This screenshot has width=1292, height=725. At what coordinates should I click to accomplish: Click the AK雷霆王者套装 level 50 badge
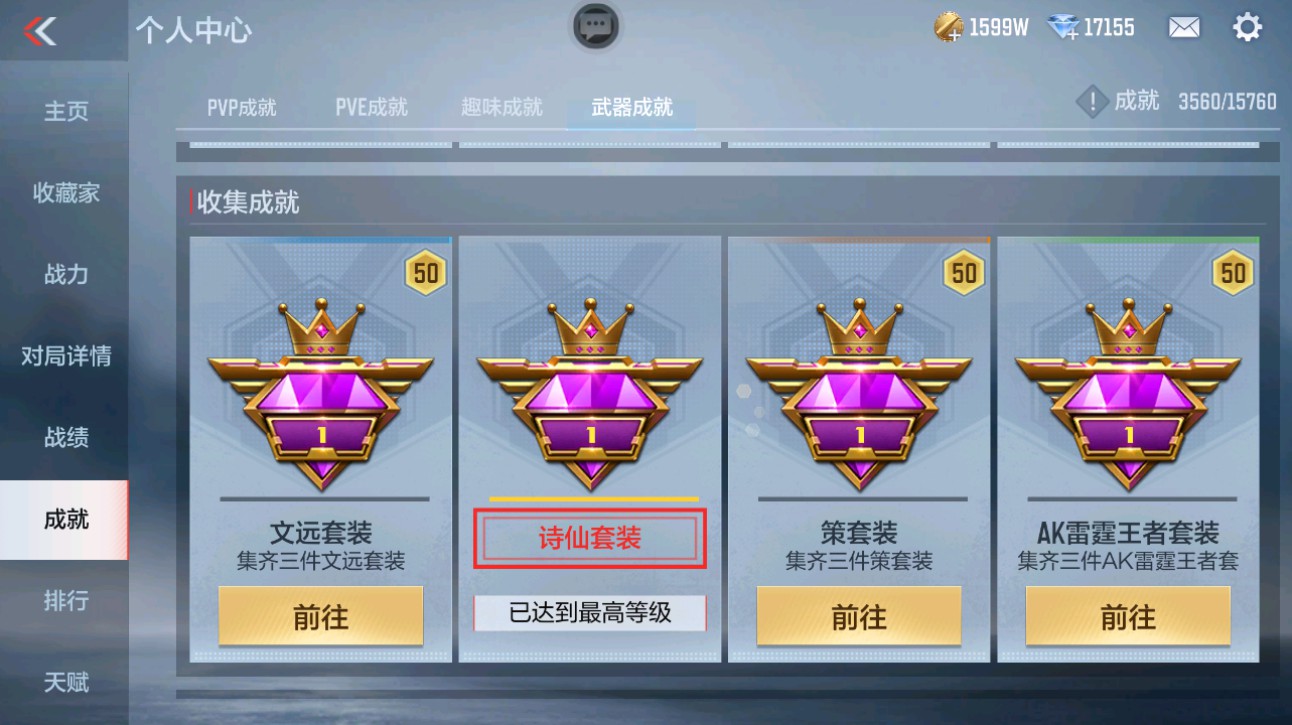pos(1232,271)
